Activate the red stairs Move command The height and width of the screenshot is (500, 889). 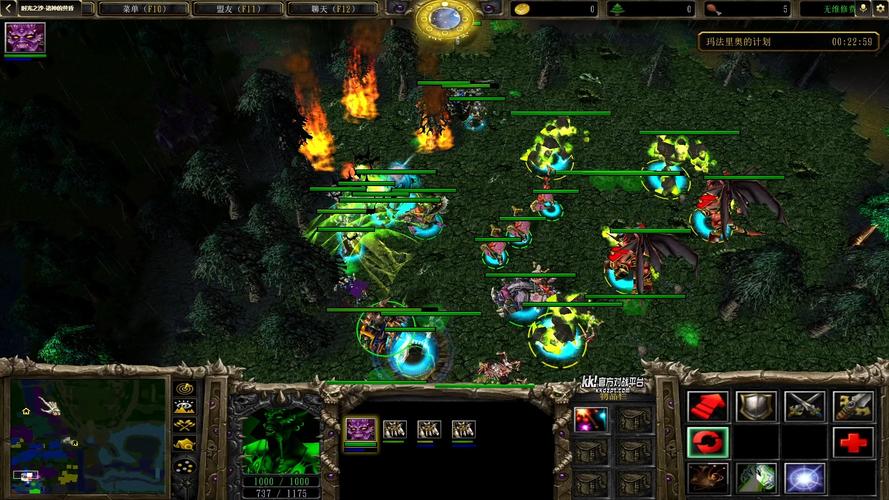tap(707, 405)
